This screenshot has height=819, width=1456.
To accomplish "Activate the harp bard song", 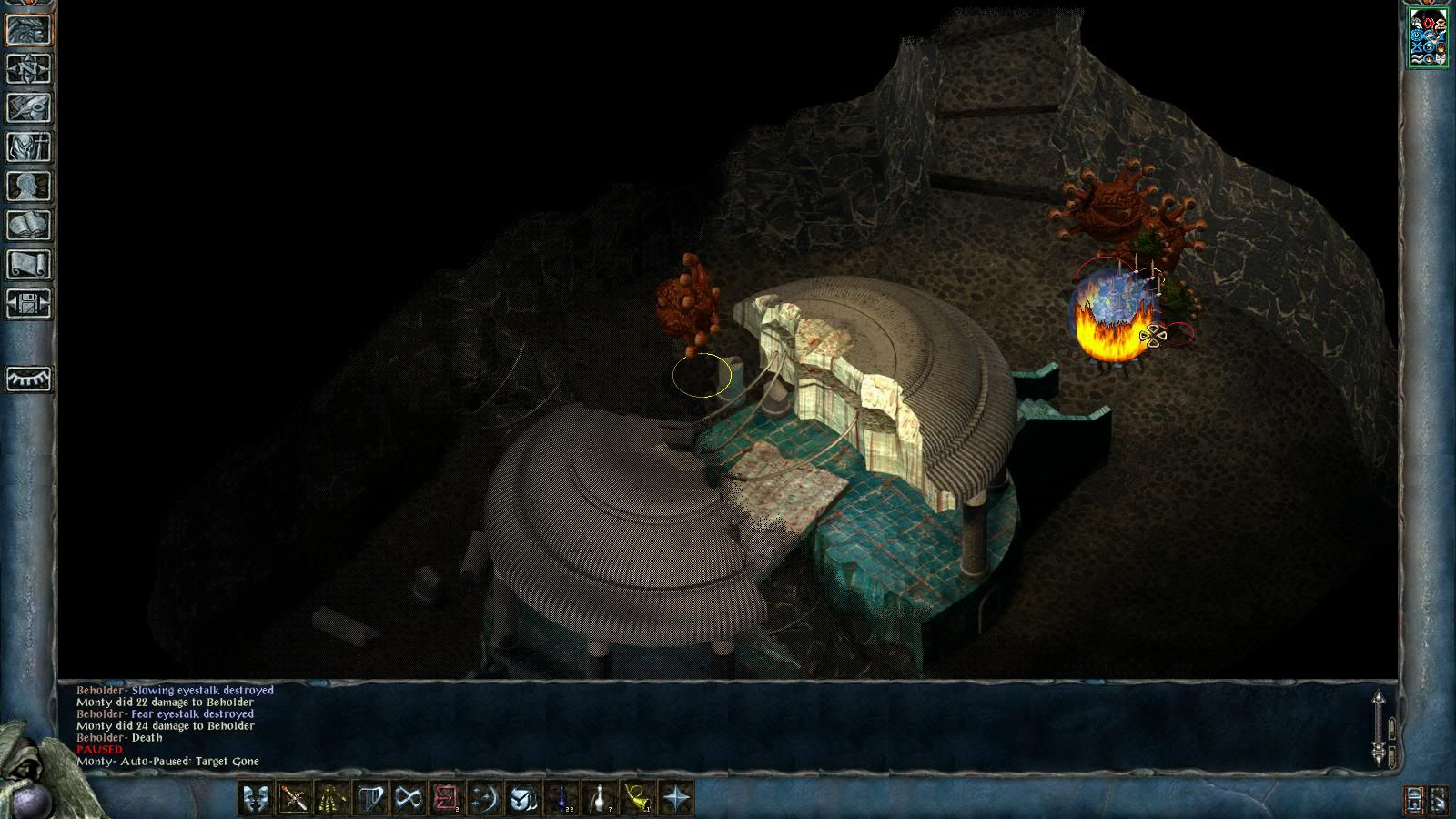I will [x=370, y=798].
